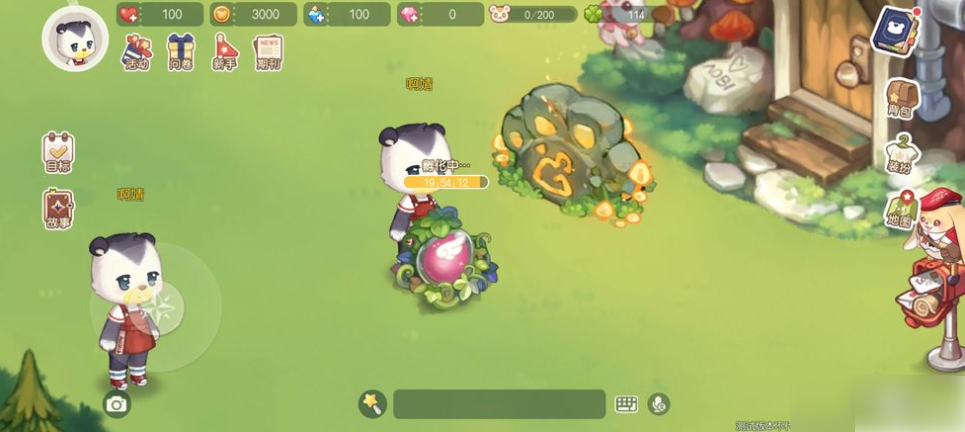Open the panda player avatar profile
Image resolution: width=965 pixels, height=432 pixels.
[75, 38]
